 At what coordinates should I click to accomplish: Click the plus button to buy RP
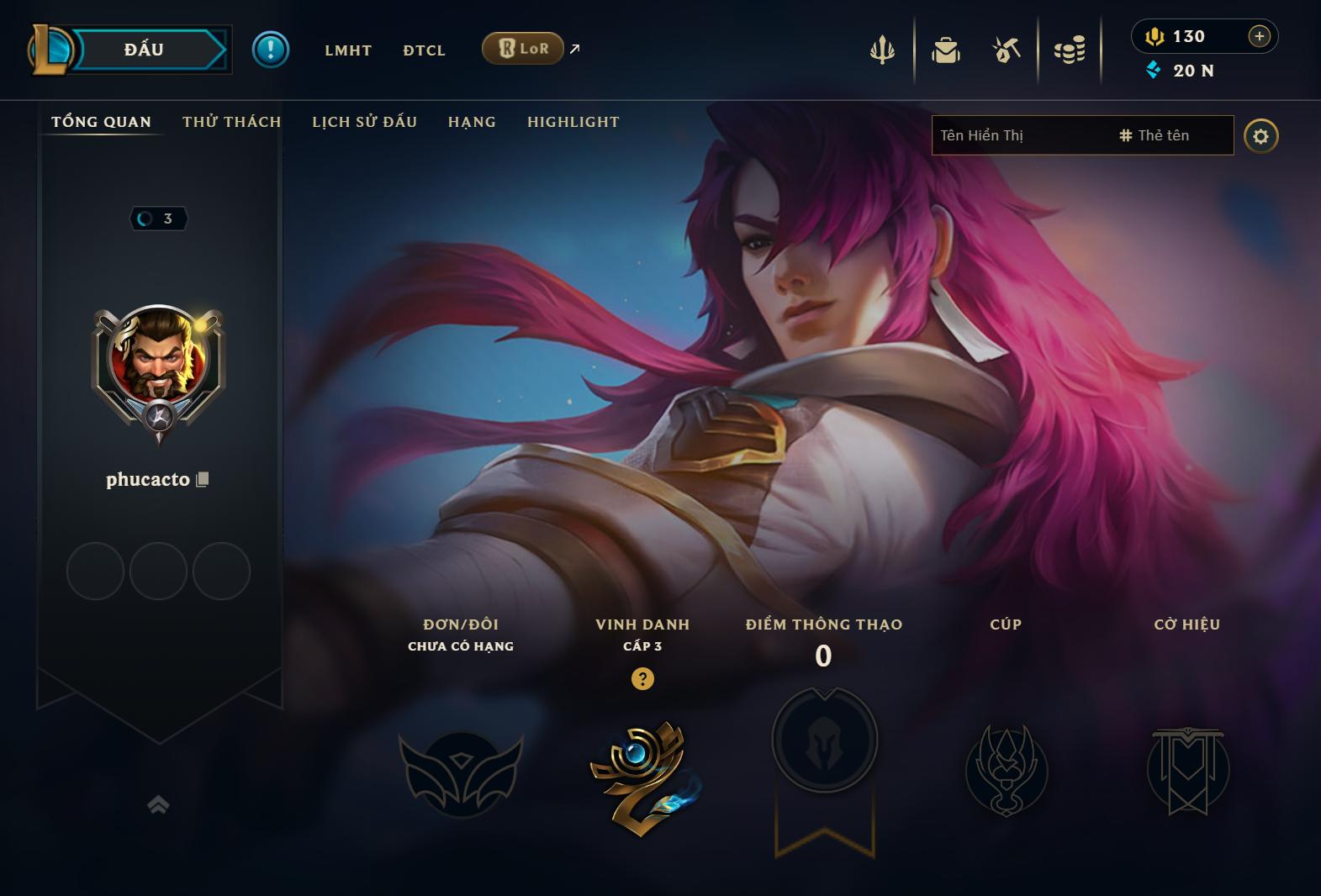click(x=1259, y=36)
